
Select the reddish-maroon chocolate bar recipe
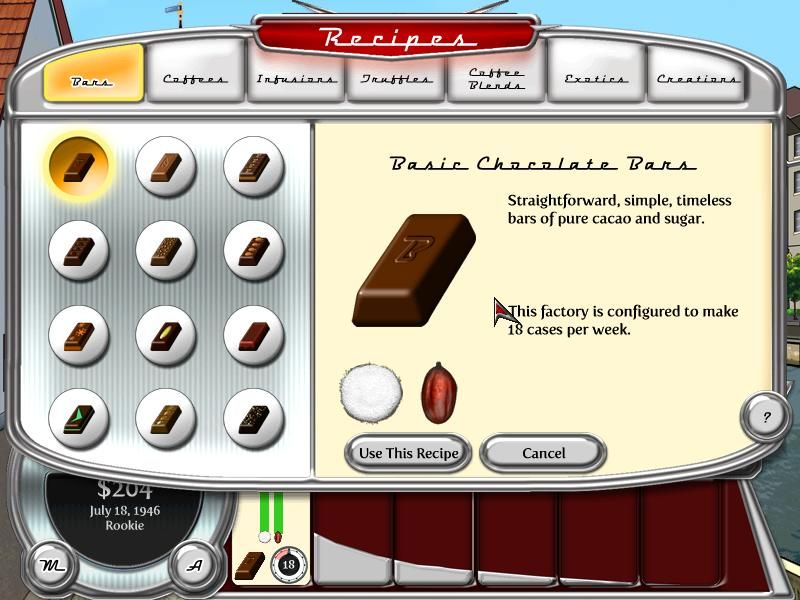252,334
